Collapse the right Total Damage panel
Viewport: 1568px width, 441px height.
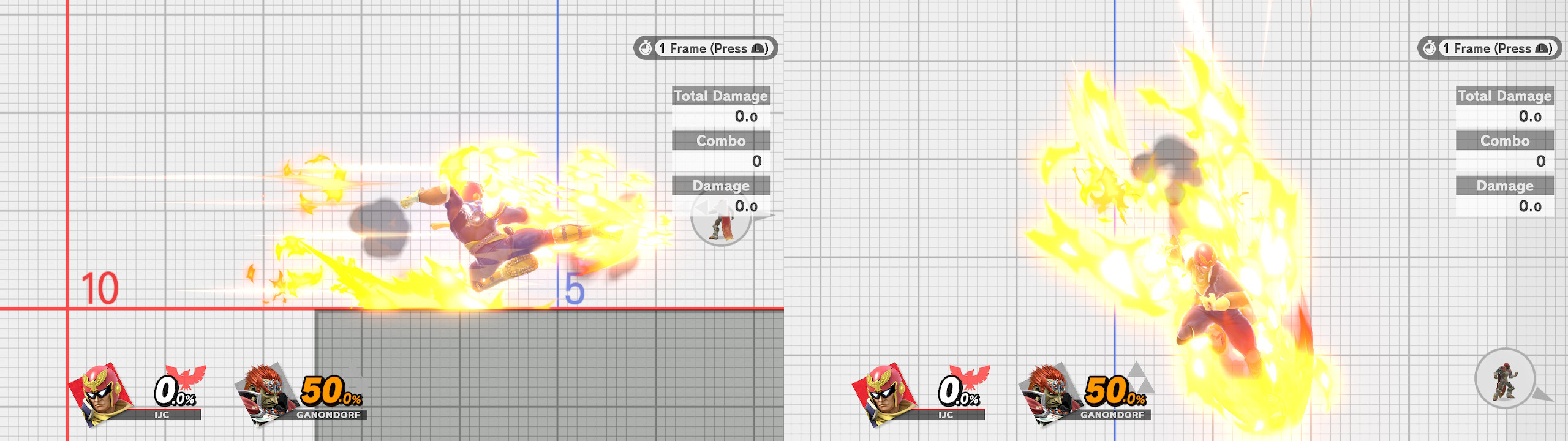coord(1506,96)
